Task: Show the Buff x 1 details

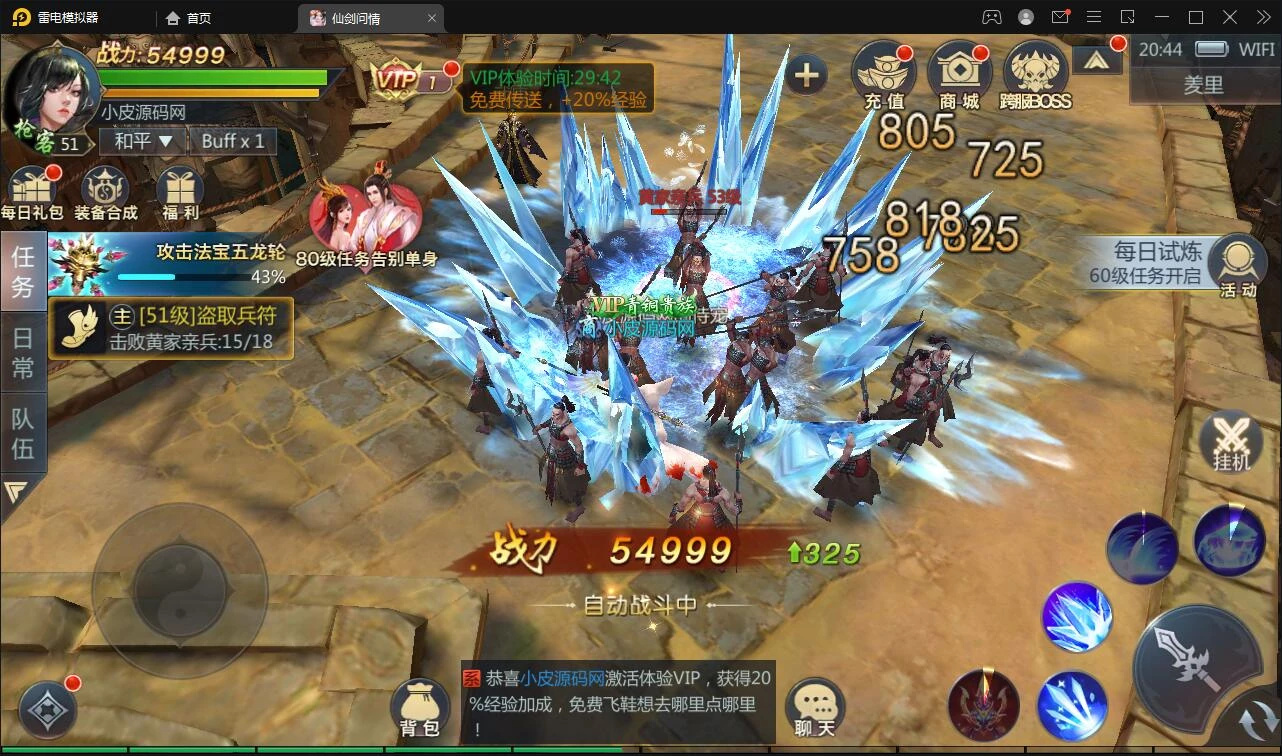Action: (x=233, y=141)
